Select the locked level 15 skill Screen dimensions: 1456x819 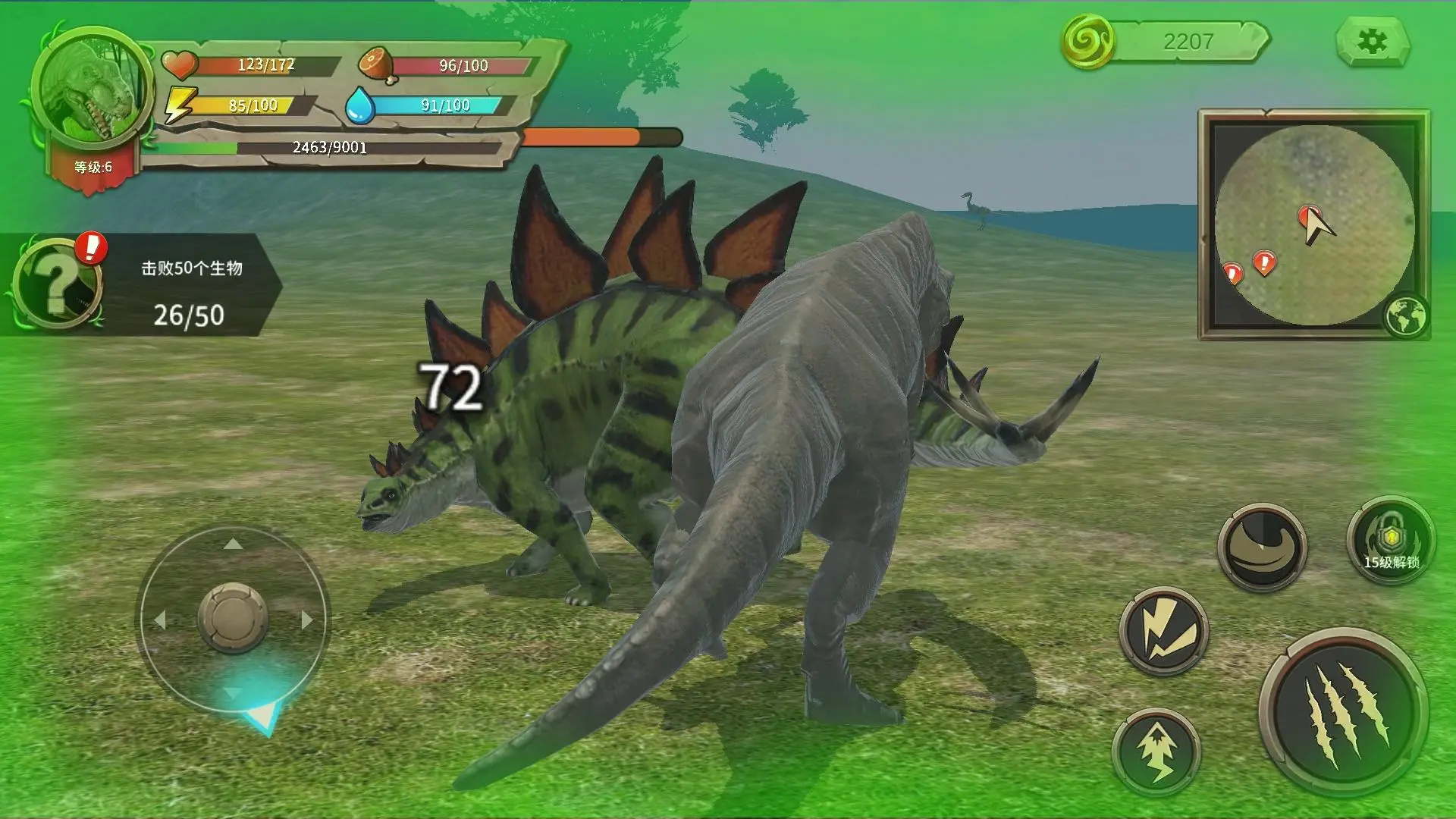[x=1390, y=540]
